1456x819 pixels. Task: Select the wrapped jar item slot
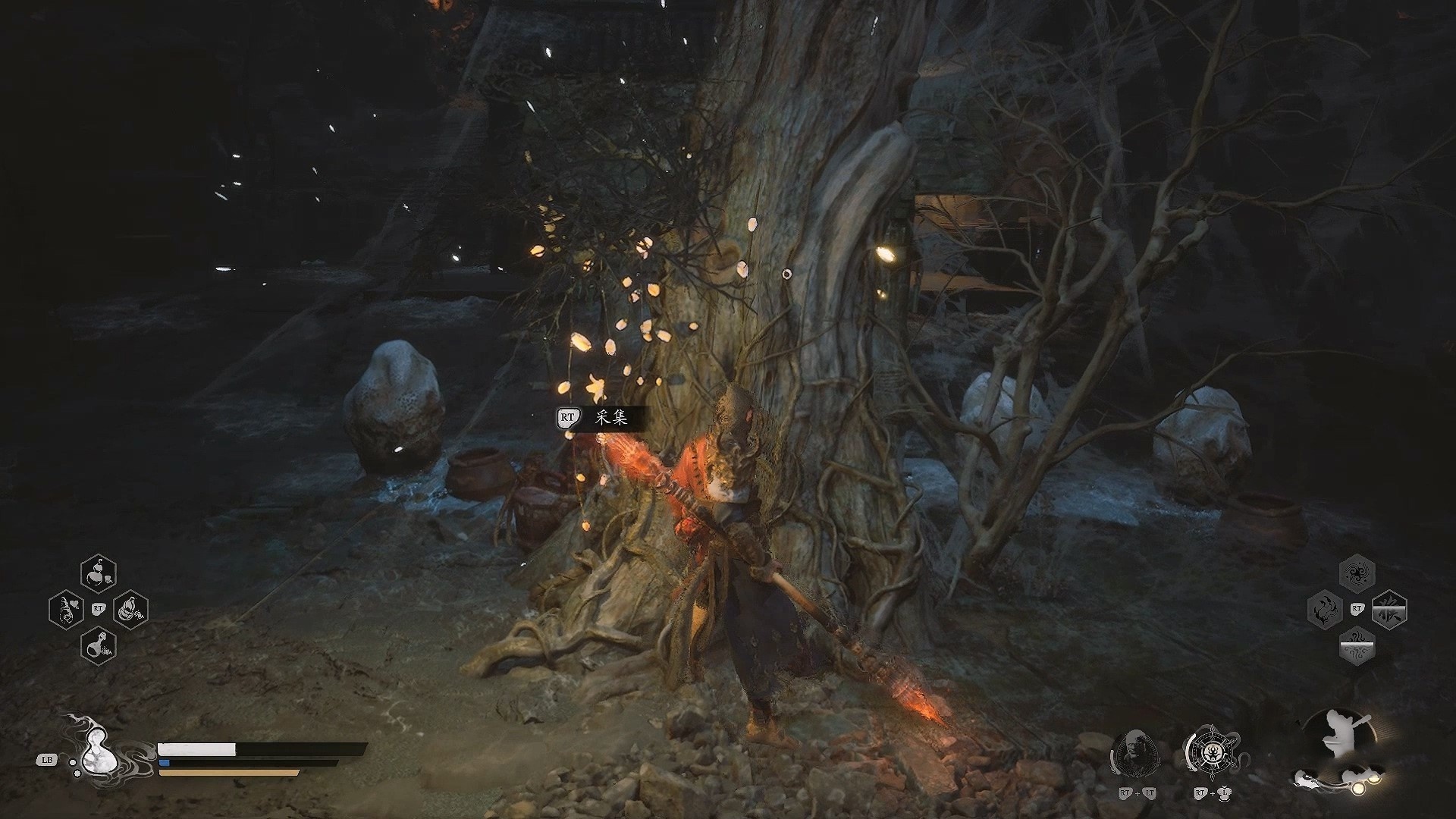[x=130, y=609]
